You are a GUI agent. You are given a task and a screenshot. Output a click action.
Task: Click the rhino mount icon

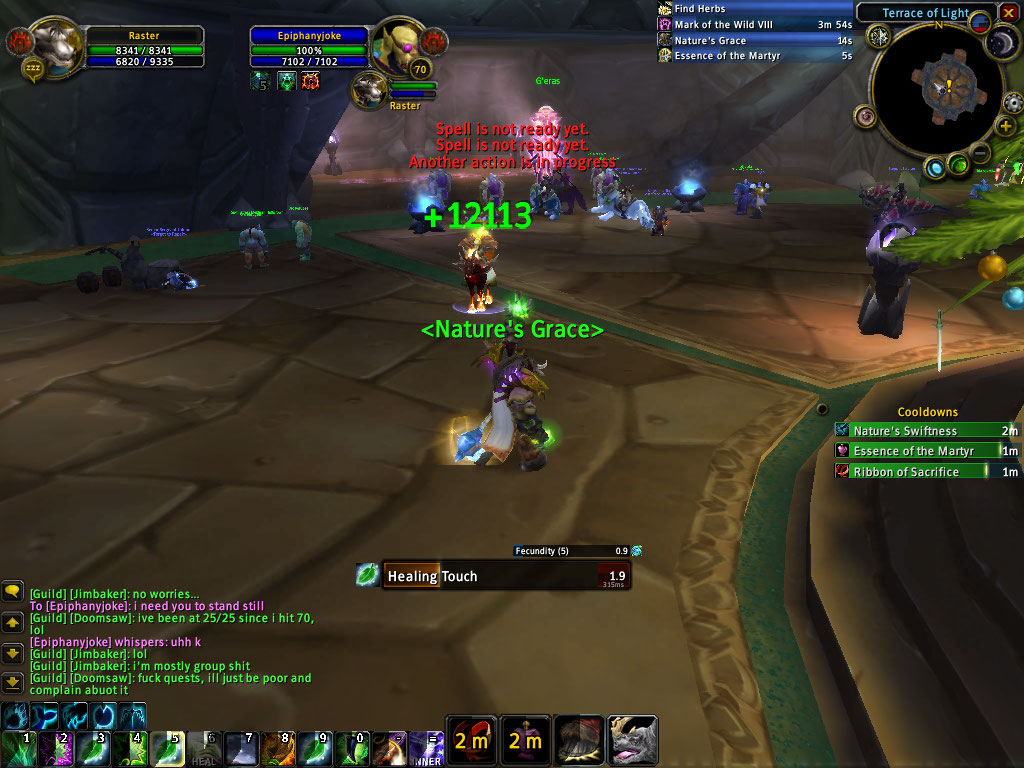coord(632,740)
